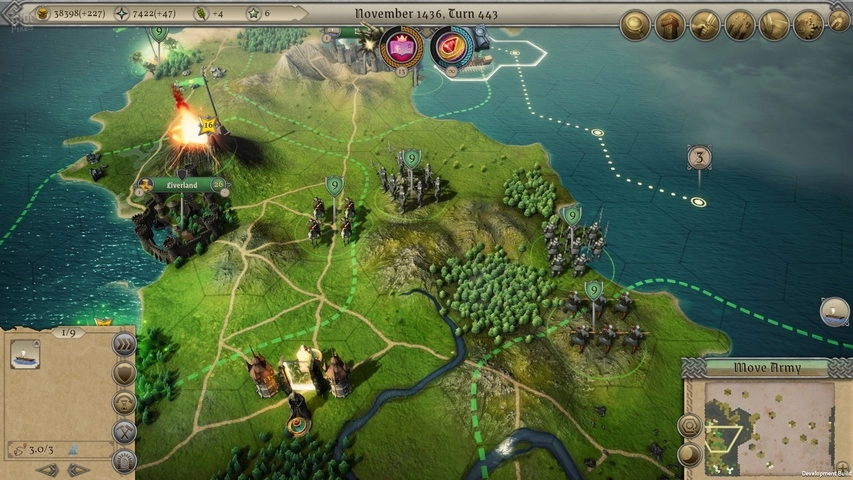Click the ship icon button on right edge
853x480 pixels.
(x=834, y=311)
